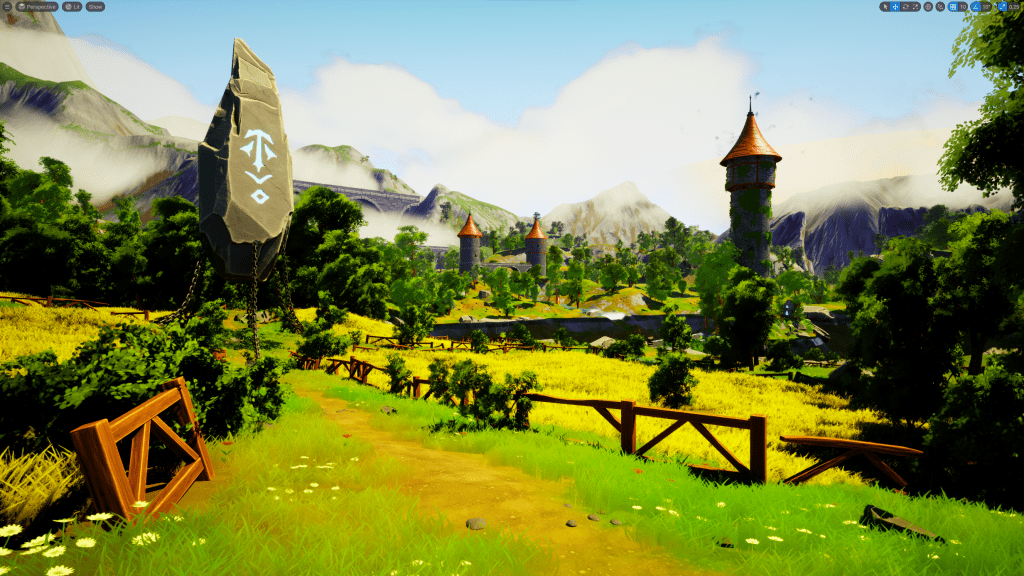Screen dimensions: 1024x576
Task: Toggle surface snapping
Action: [x=940, y=6]
